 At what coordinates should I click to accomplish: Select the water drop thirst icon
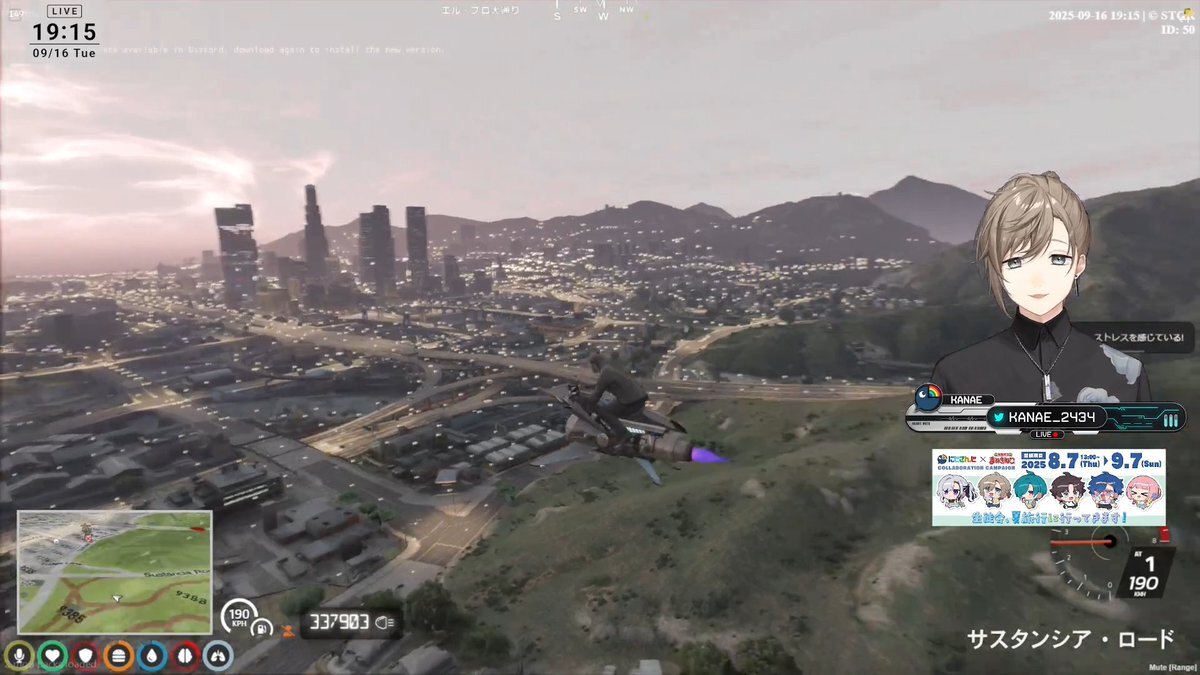pos(152,656)
